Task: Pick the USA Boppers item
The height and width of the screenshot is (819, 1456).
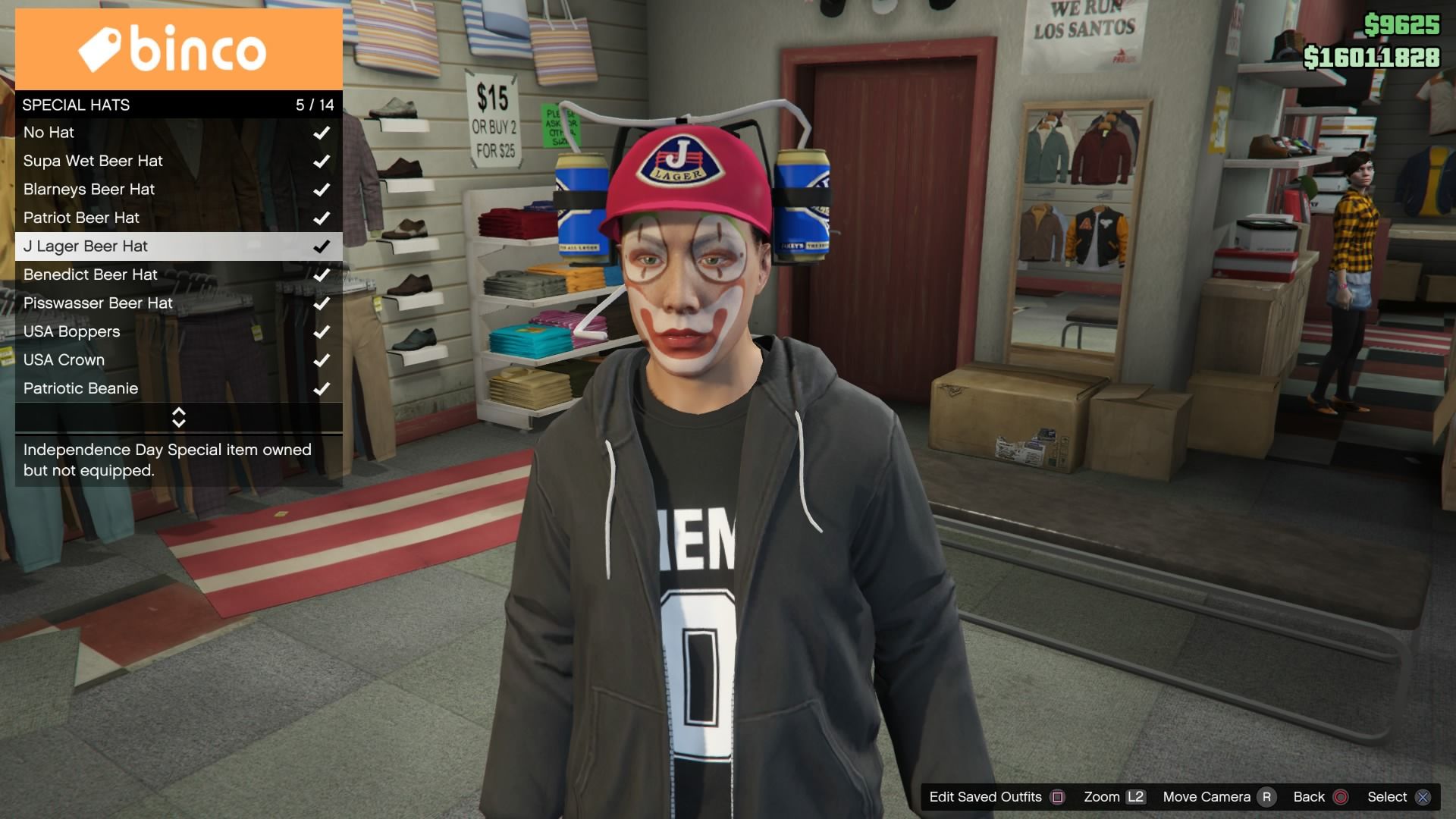Action: (x=178, y=331)
